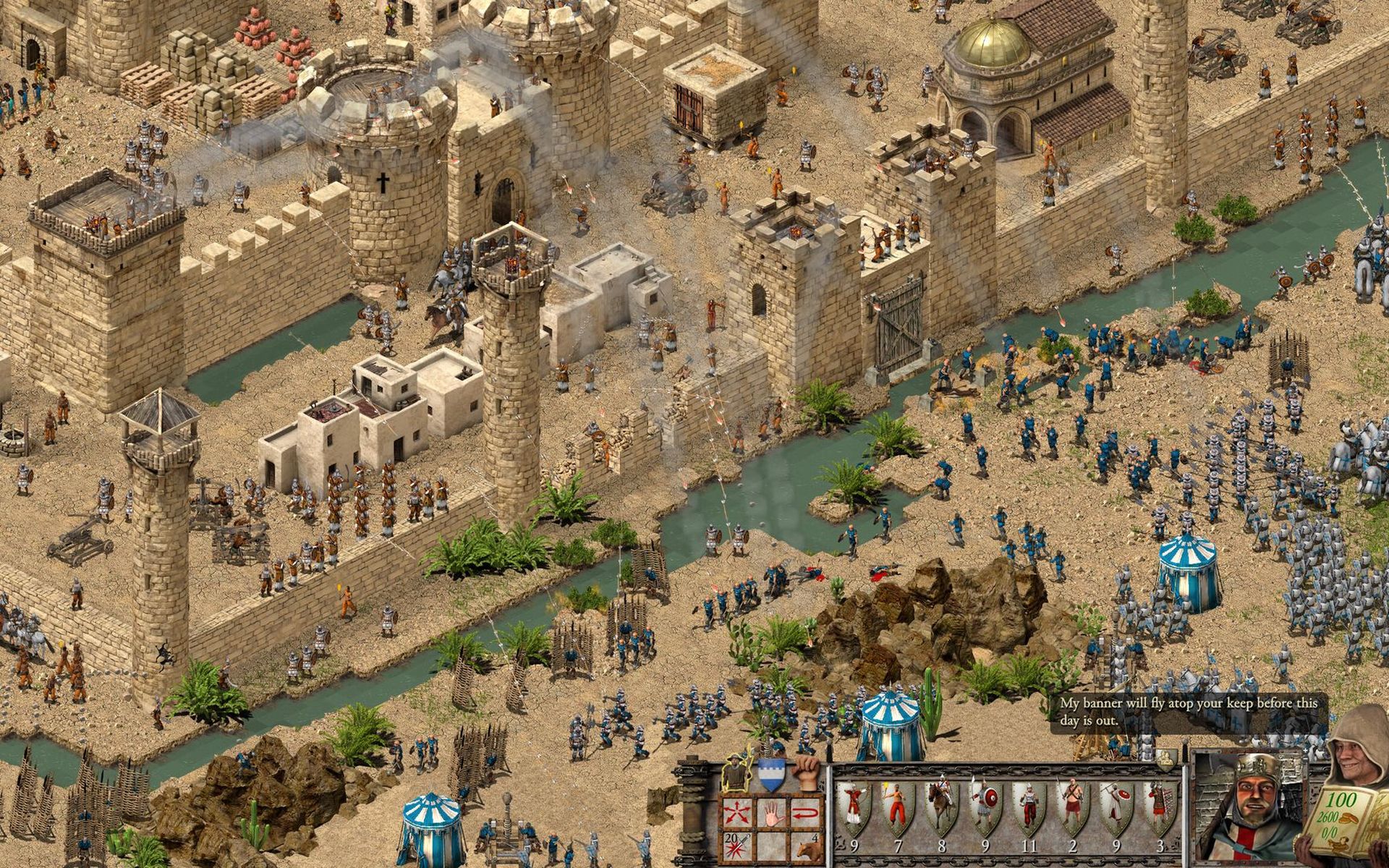Select the outlined engineer portrait icon
The image size is (1389, 868).
(x=737, y=774)
